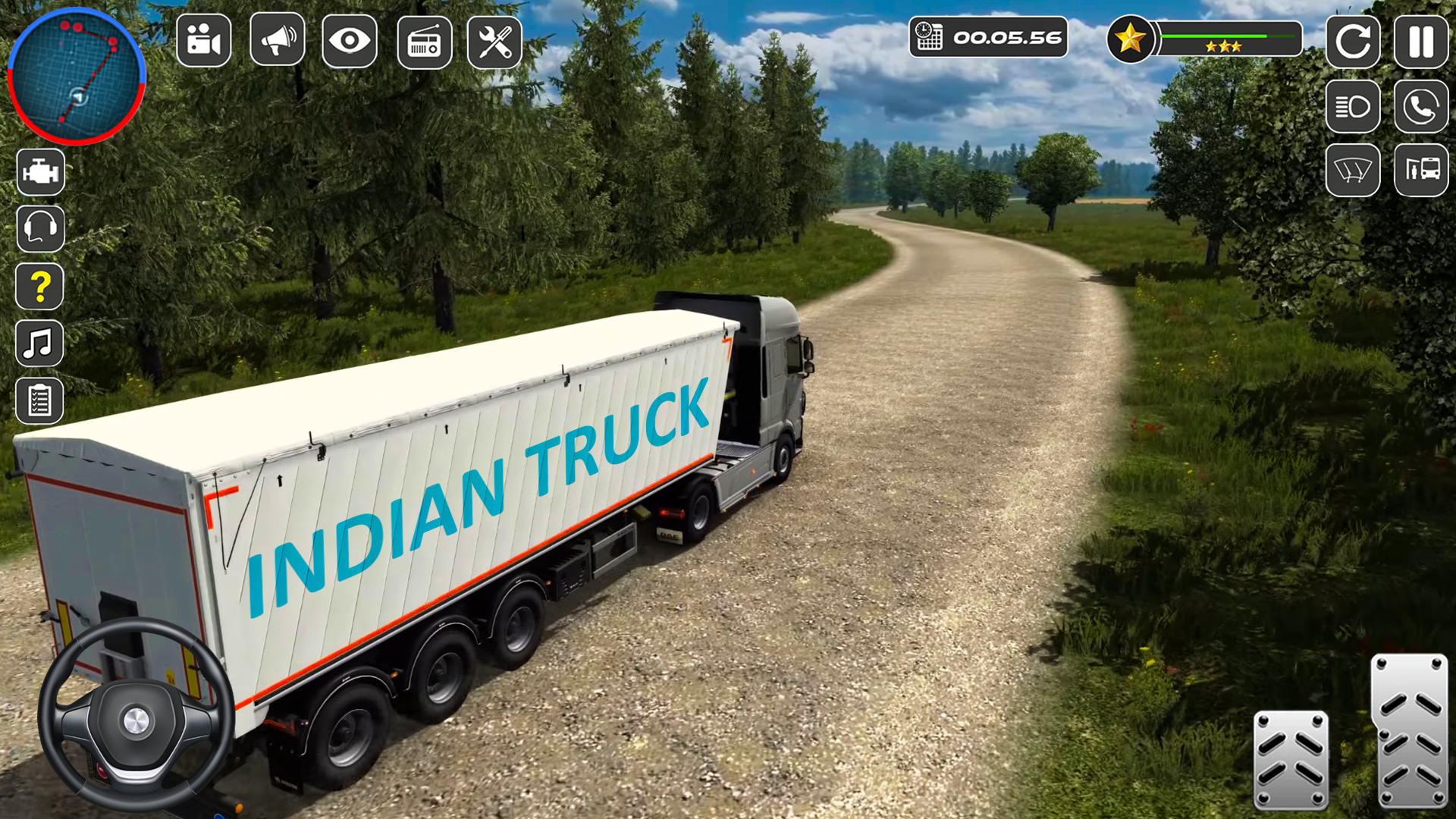Toggle the truck headlights
Viewport: 1456px width, 819px height.
click(1353, 107)
